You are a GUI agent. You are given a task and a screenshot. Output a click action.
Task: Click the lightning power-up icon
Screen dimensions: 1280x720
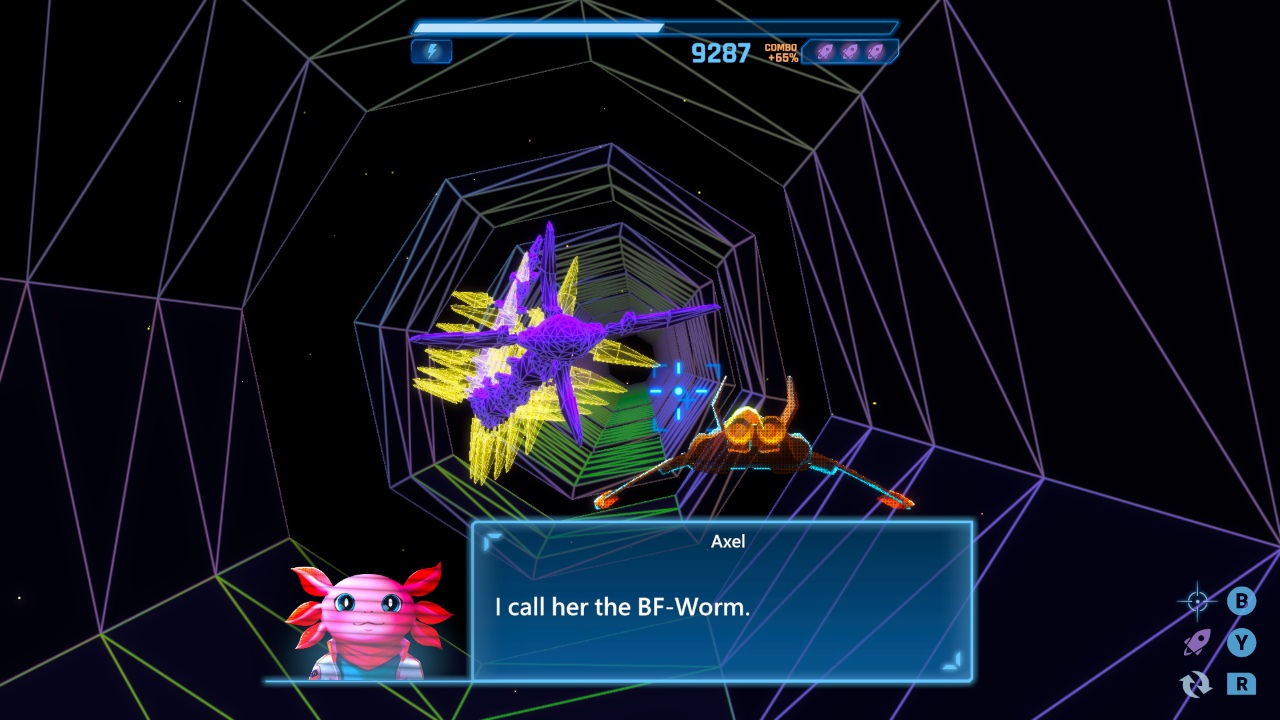pyautogui.click(x=431, y=51)
